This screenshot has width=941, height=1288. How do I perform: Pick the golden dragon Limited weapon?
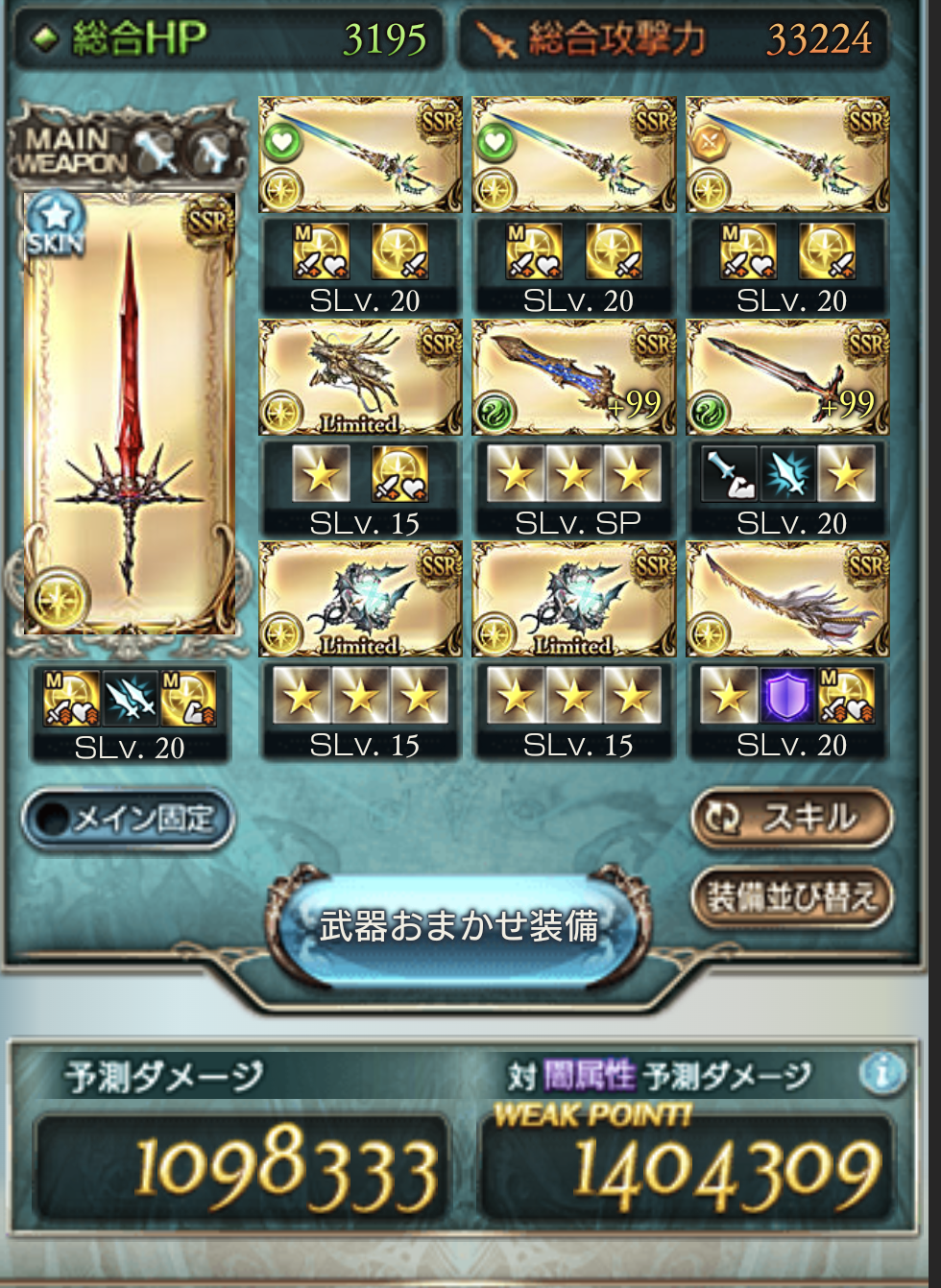point(360,377)
